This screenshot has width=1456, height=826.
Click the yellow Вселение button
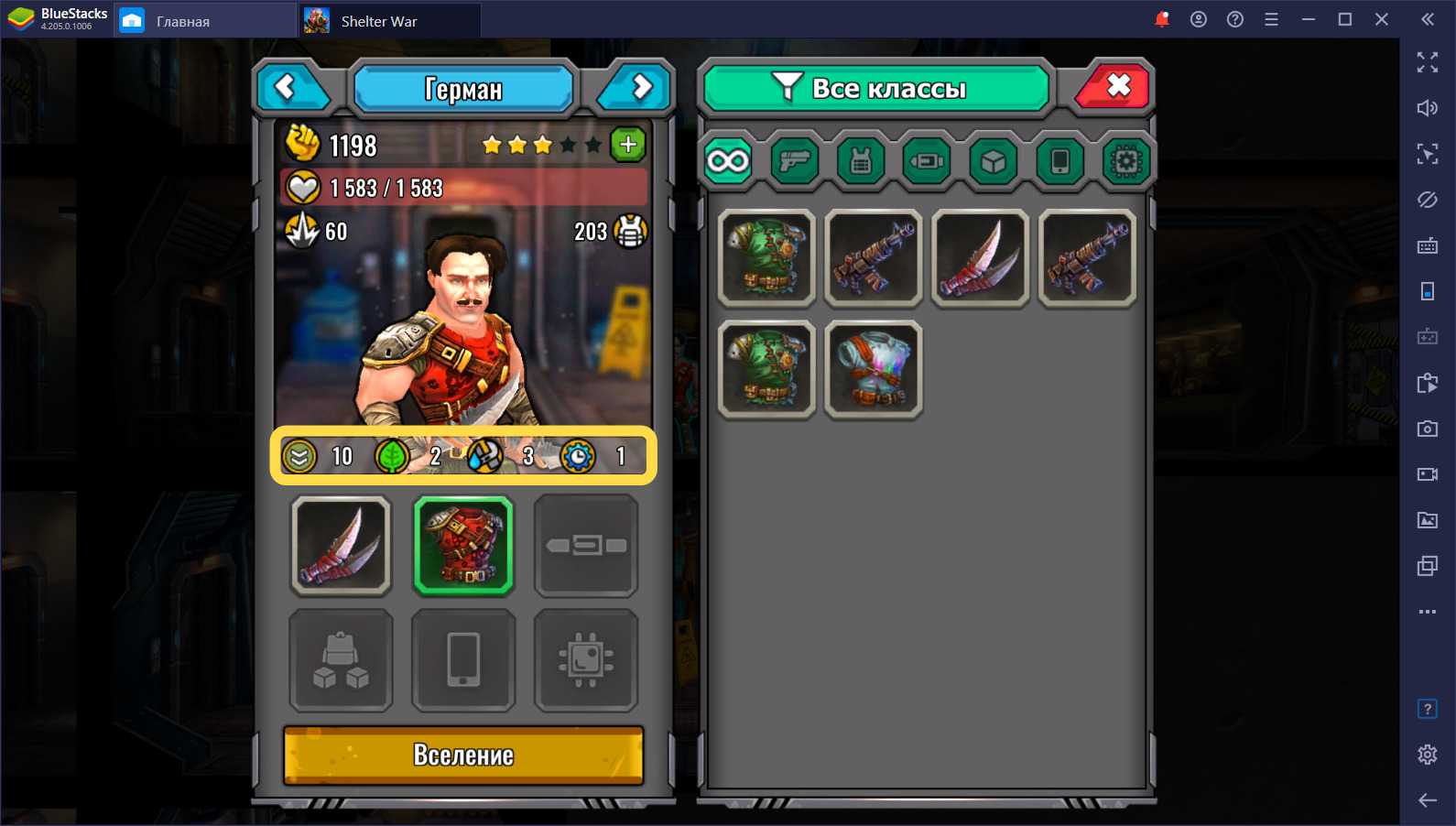point(463,755)
